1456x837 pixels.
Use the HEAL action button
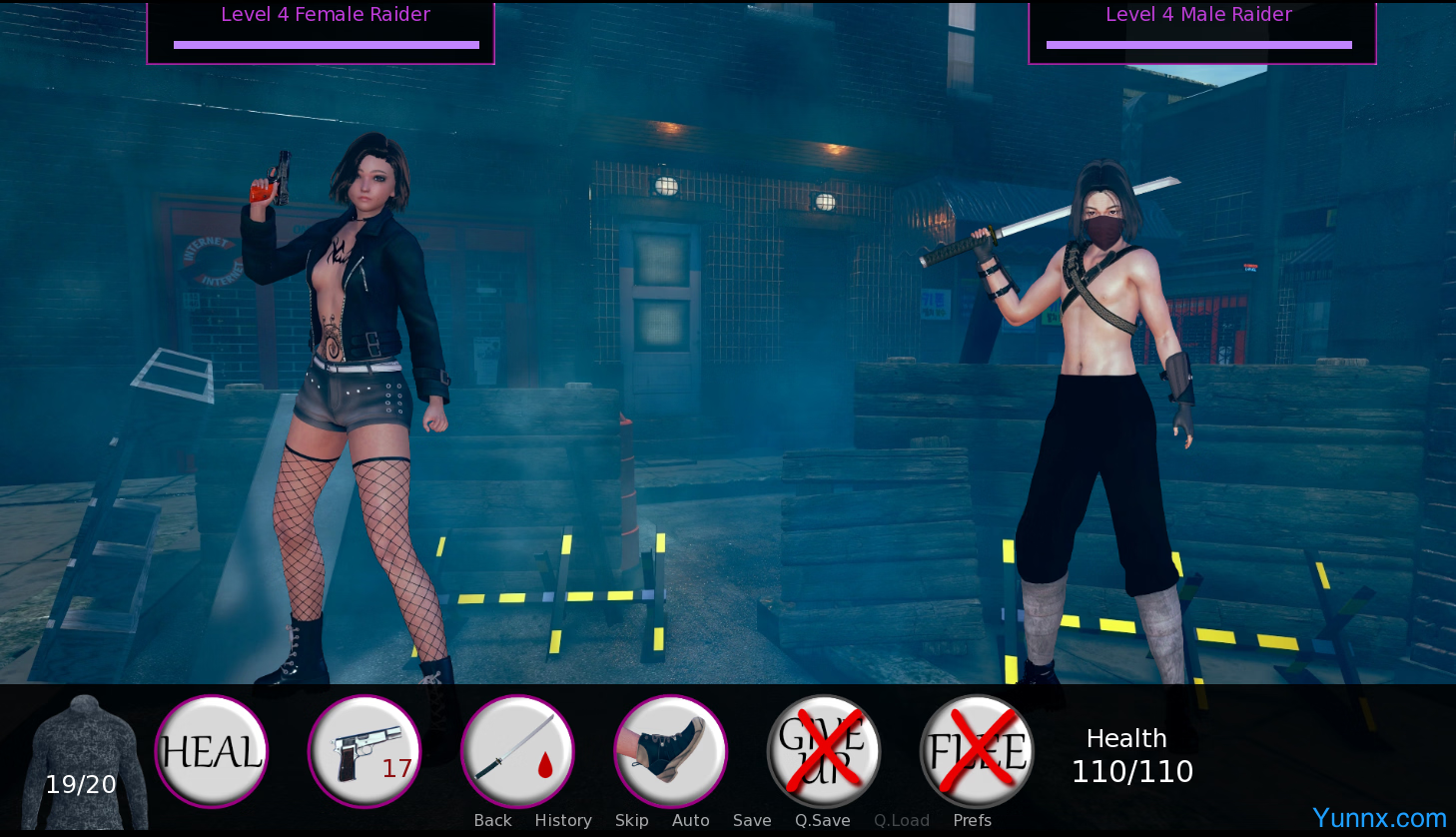tap(212, 751)
